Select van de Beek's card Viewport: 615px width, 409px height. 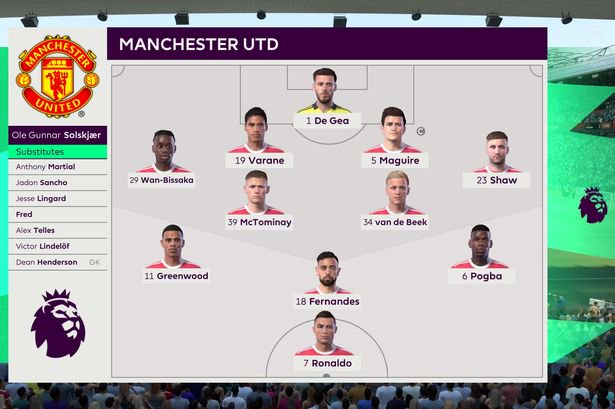point(395,198)
